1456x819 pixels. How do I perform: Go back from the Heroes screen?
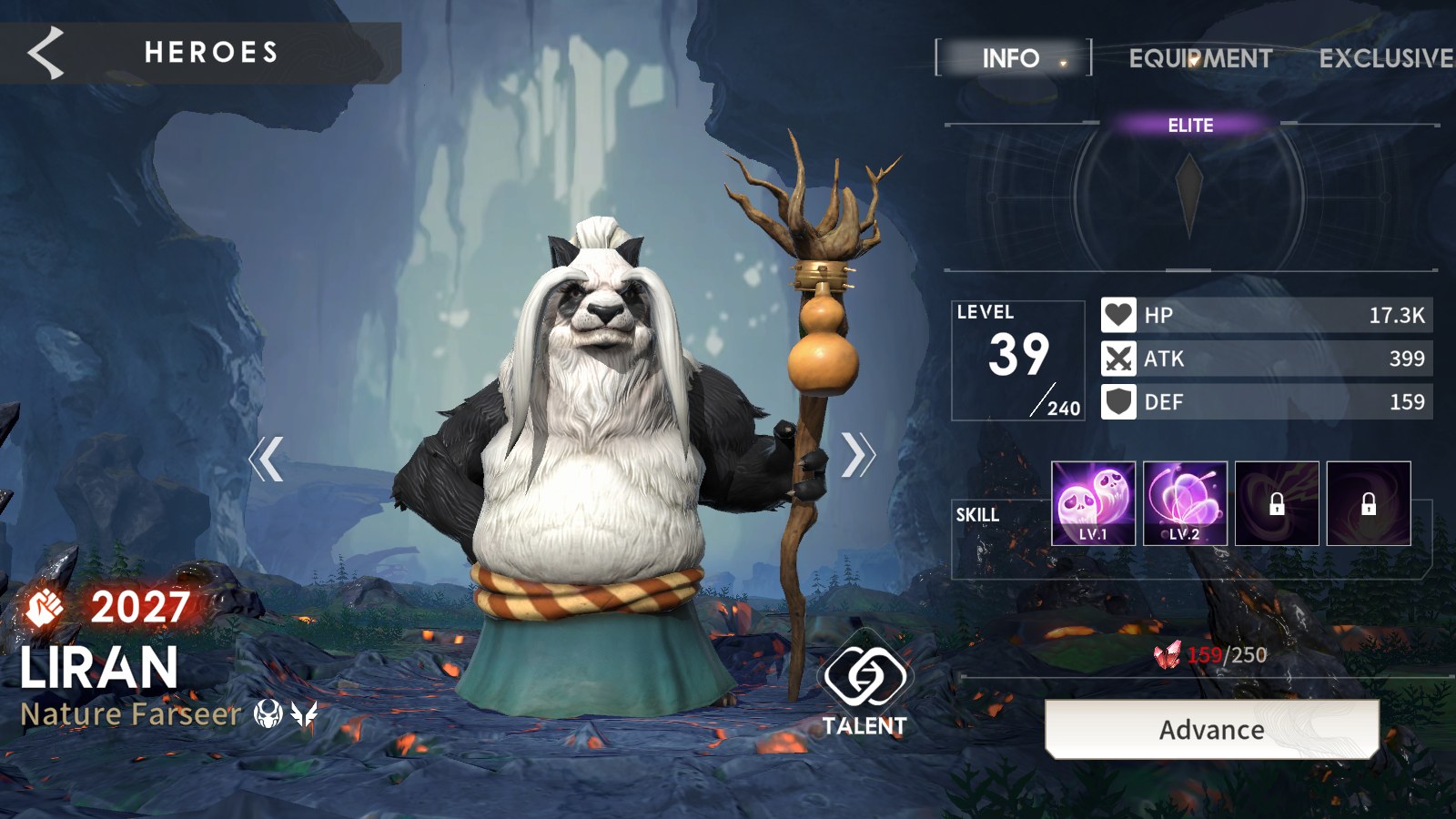[x=45, y=52]
